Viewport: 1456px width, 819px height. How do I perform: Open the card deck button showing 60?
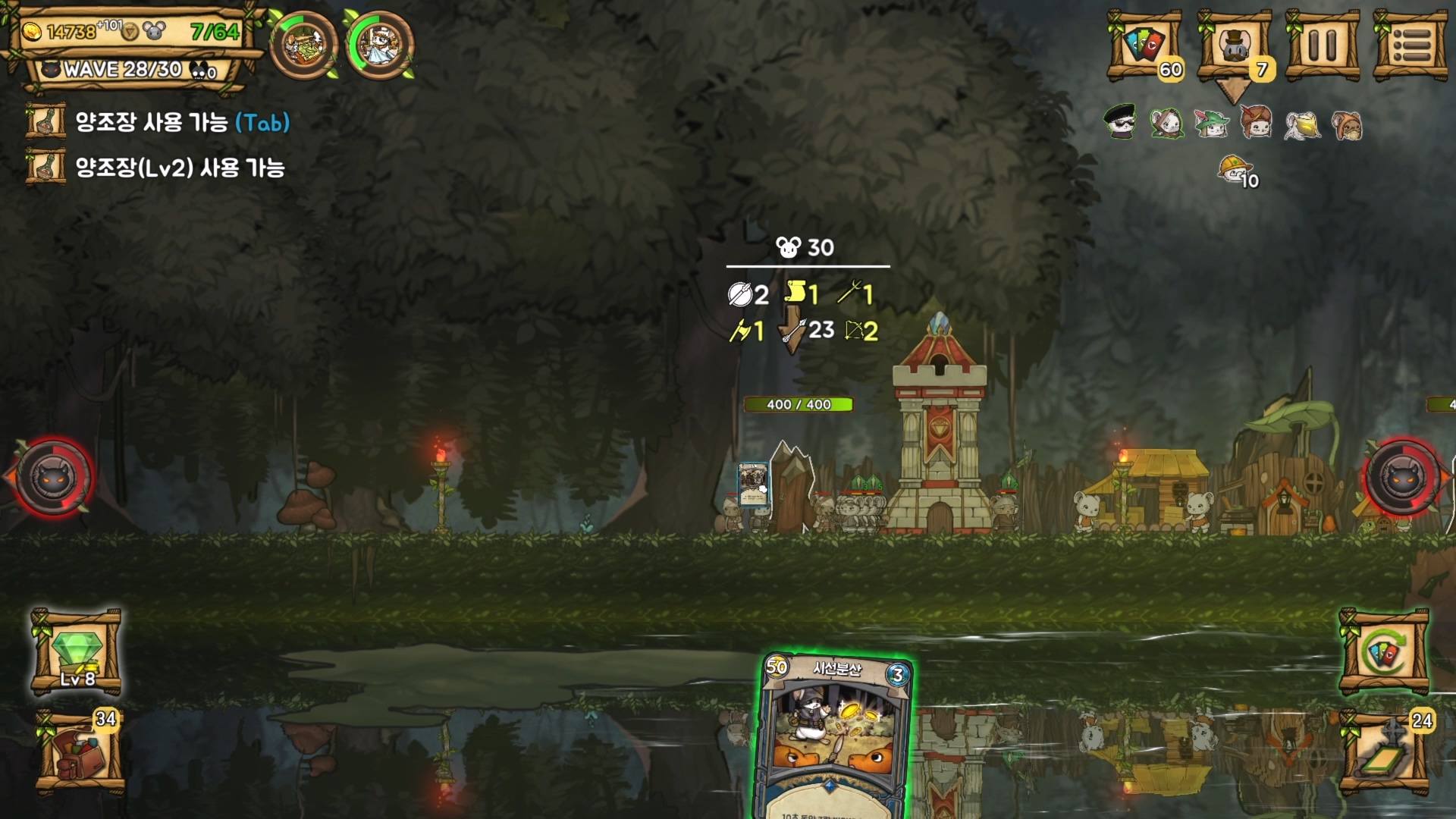(x=1144, y=45)
